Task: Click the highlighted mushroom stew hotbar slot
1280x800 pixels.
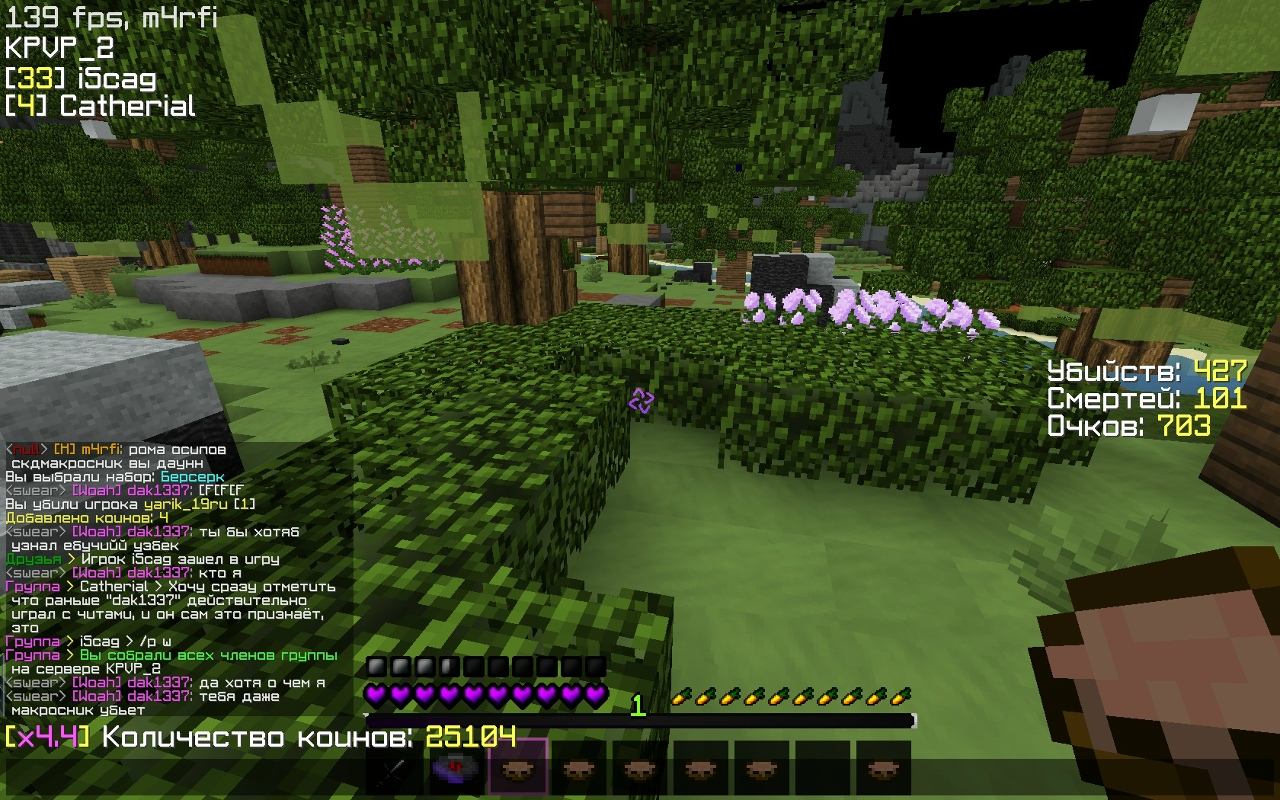Action: coord(517,768)
